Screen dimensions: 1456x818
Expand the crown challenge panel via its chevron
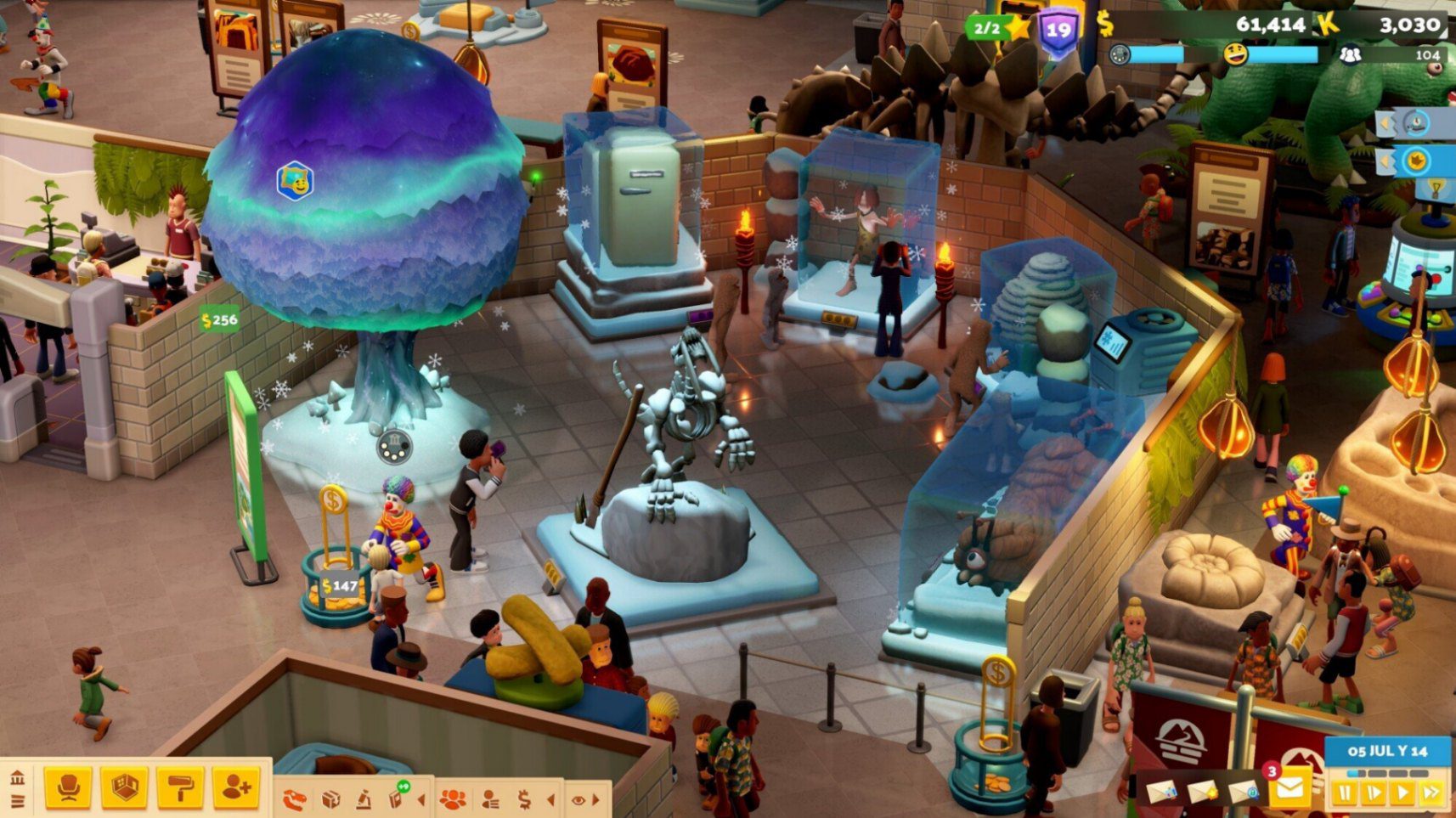click(x=1384, y=161)
